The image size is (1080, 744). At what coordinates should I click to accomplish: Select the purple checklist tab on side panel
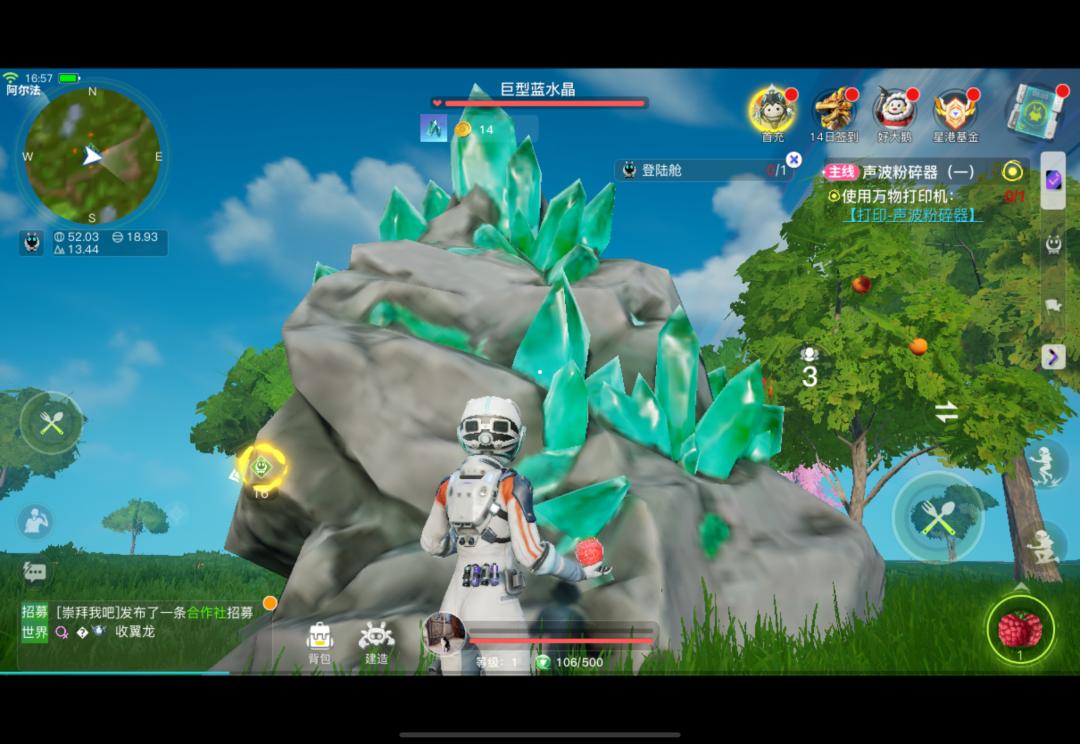click(x=1053, y=180)
